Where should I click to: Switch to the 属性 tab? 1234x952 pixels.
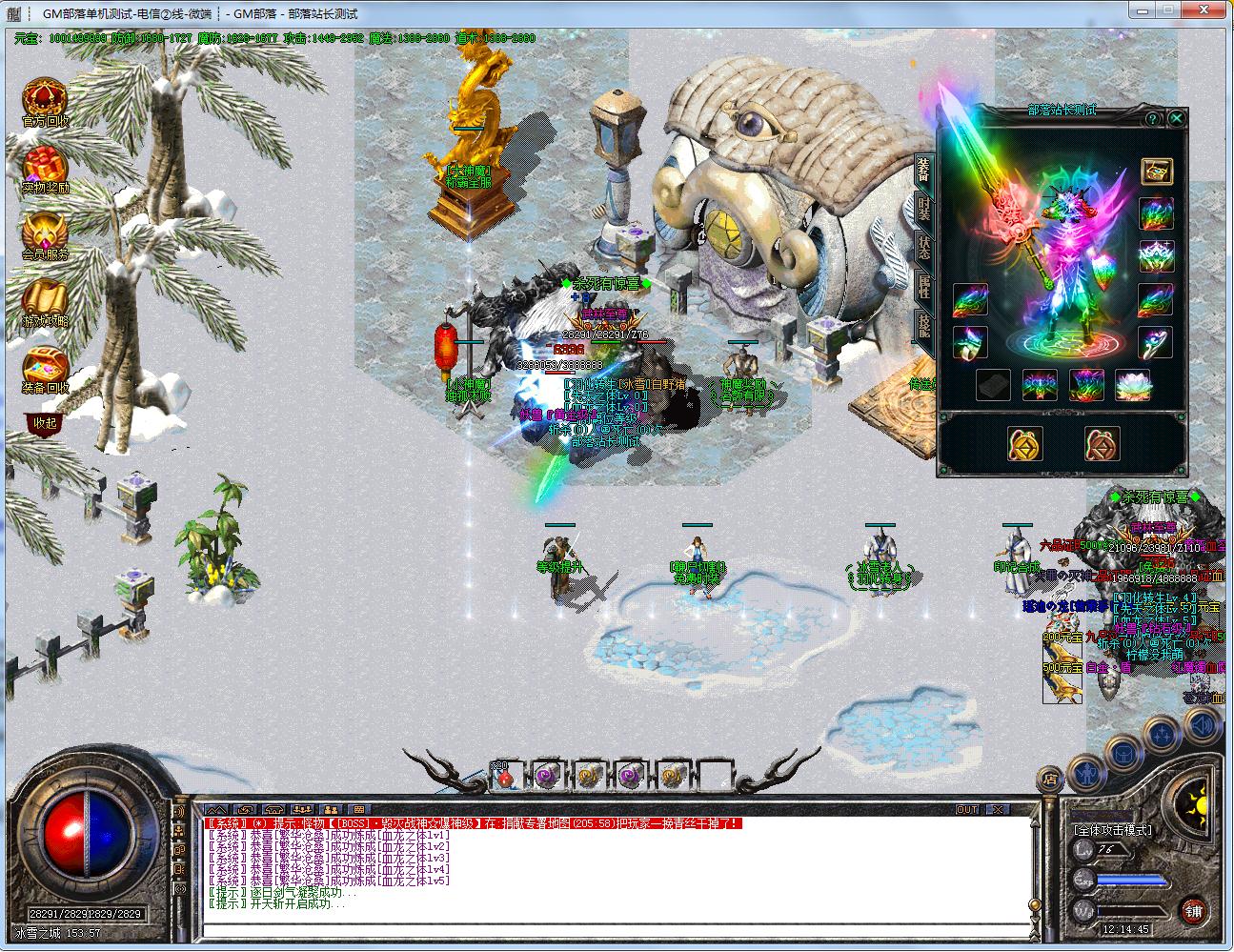tap(923, 286)
